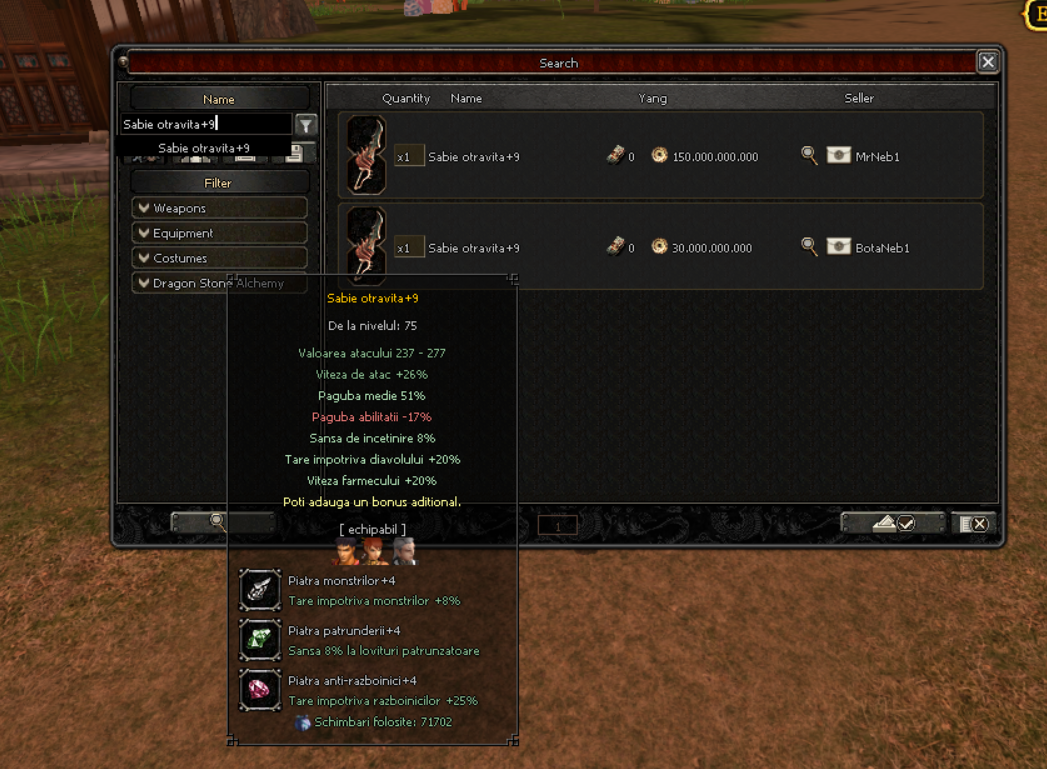Select the 150.000.000.000 Yang sword listing
The image size is (1047, 769).
(x=660, y=156)
